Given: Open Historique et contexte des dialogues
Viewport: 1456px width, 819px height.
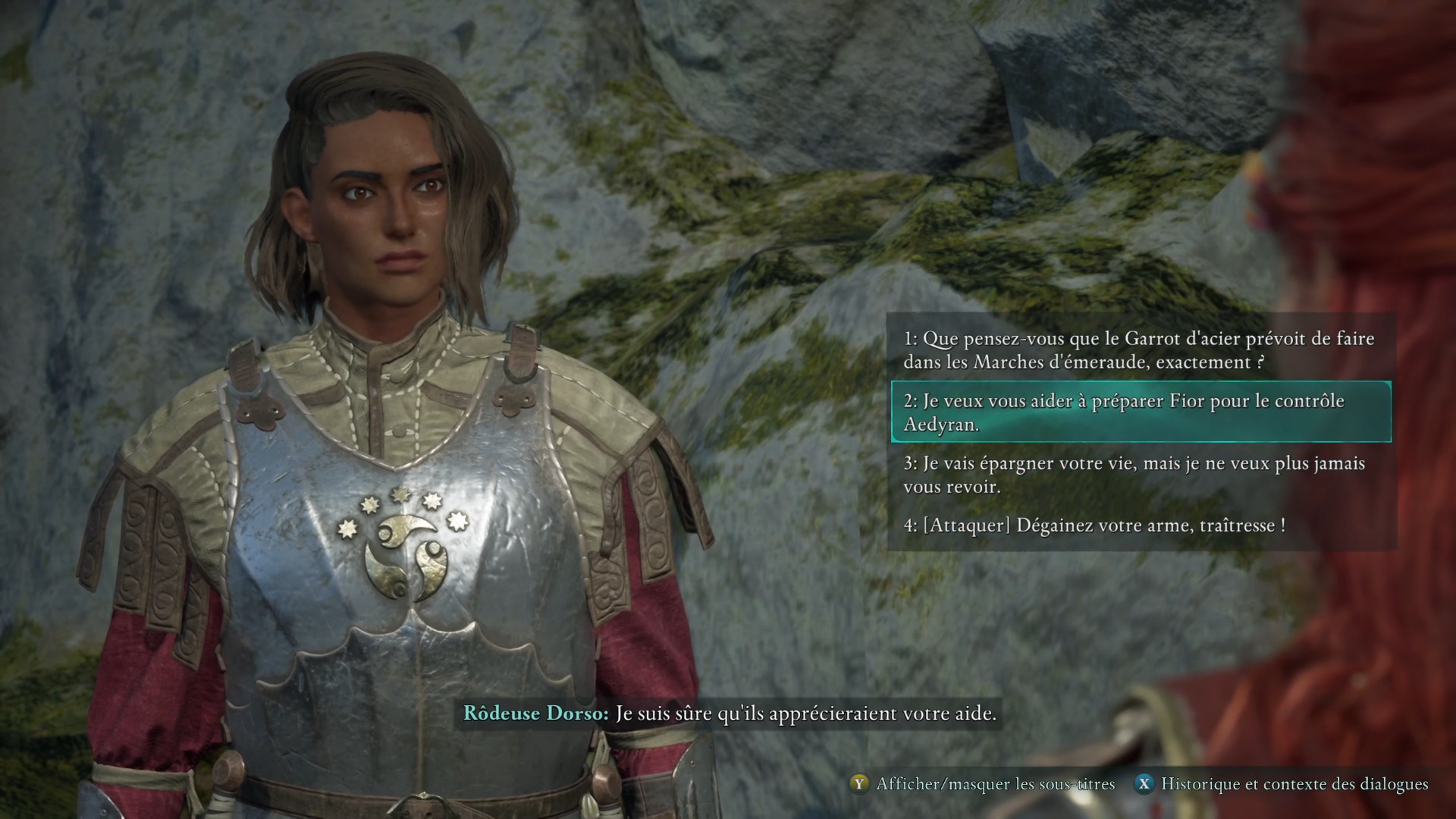Looking at the screenshot, I should (x=1283, y=783).
